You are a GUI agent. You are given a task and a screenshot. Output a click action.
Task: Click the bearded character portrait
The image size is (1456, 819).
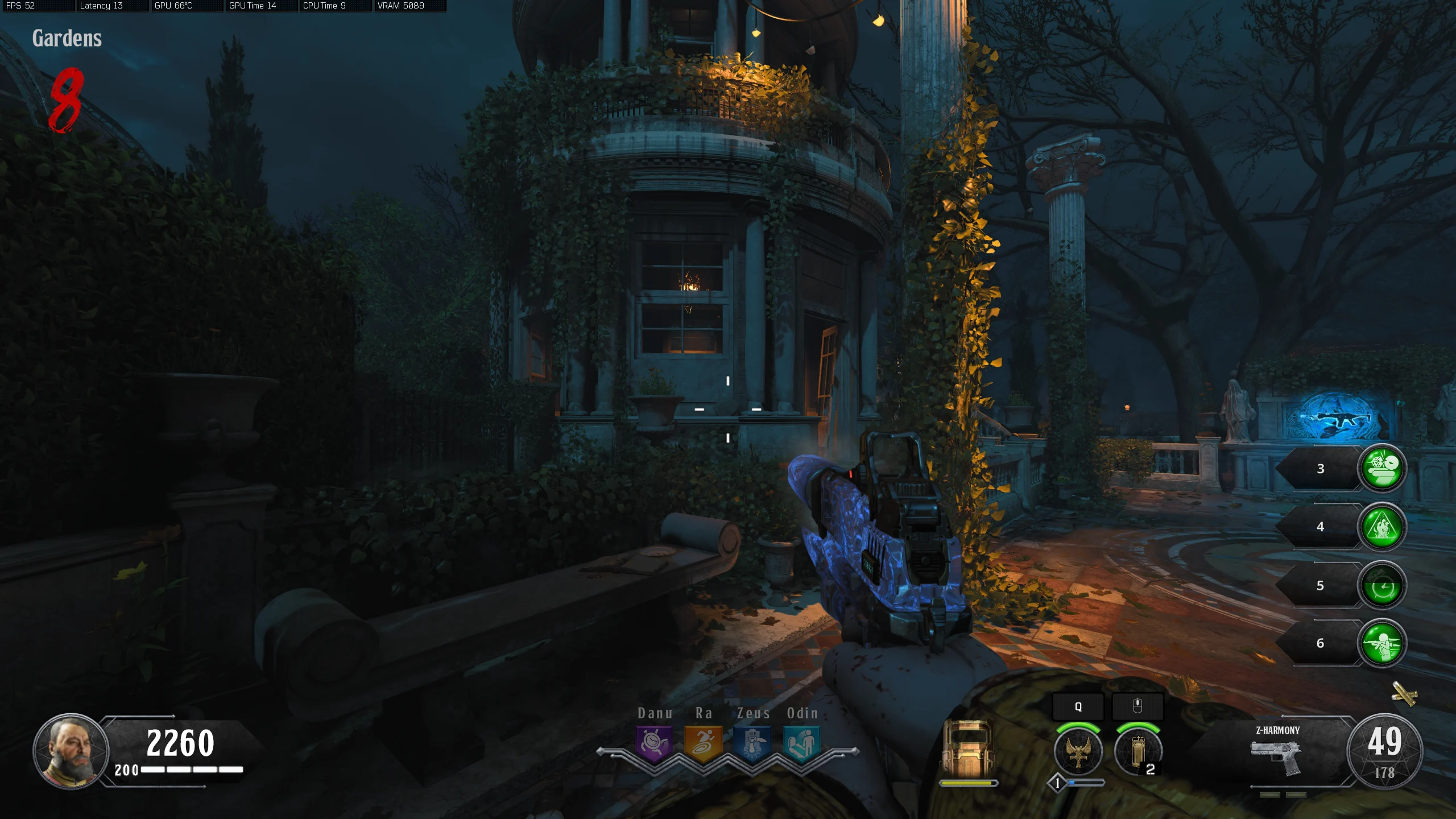(71, 751)
